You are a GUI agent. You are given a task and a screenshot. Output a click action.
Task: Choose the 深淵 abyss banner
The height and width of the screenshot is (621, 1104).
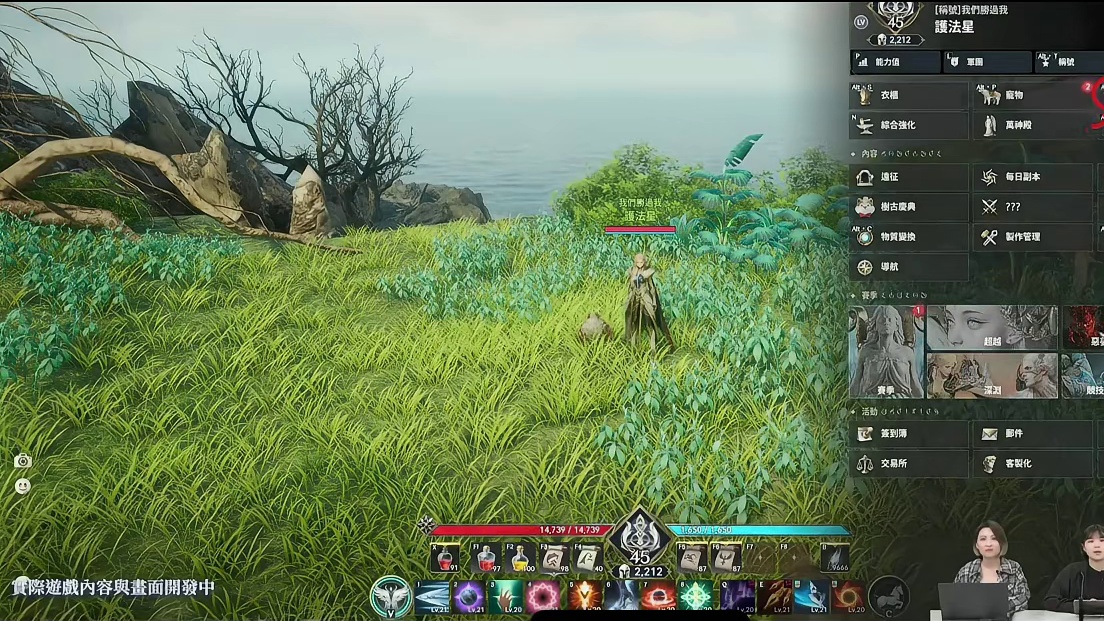pyautogui.click(x=991, y=375)
